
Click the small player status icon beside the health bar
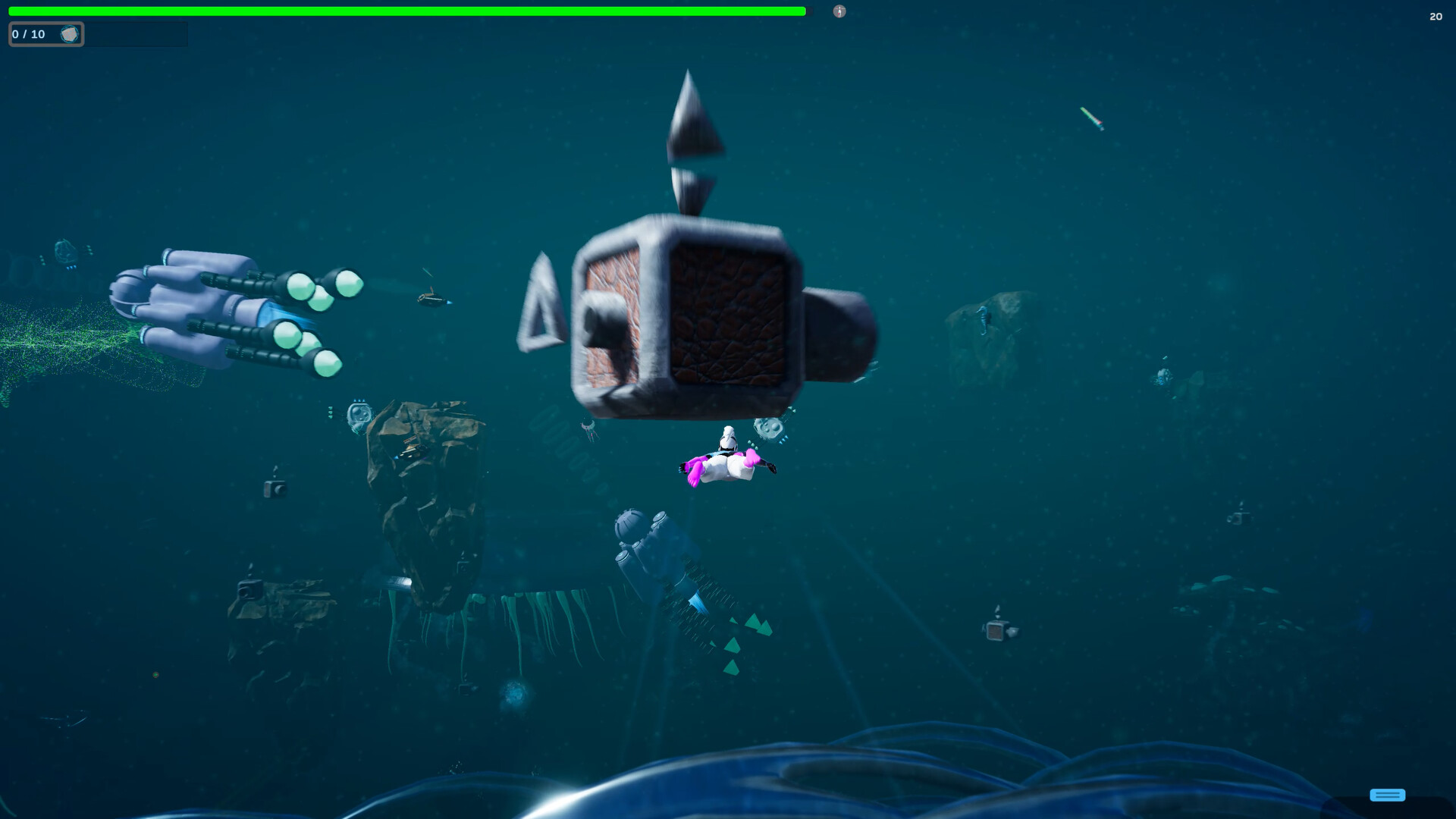(x=839, y=11)
